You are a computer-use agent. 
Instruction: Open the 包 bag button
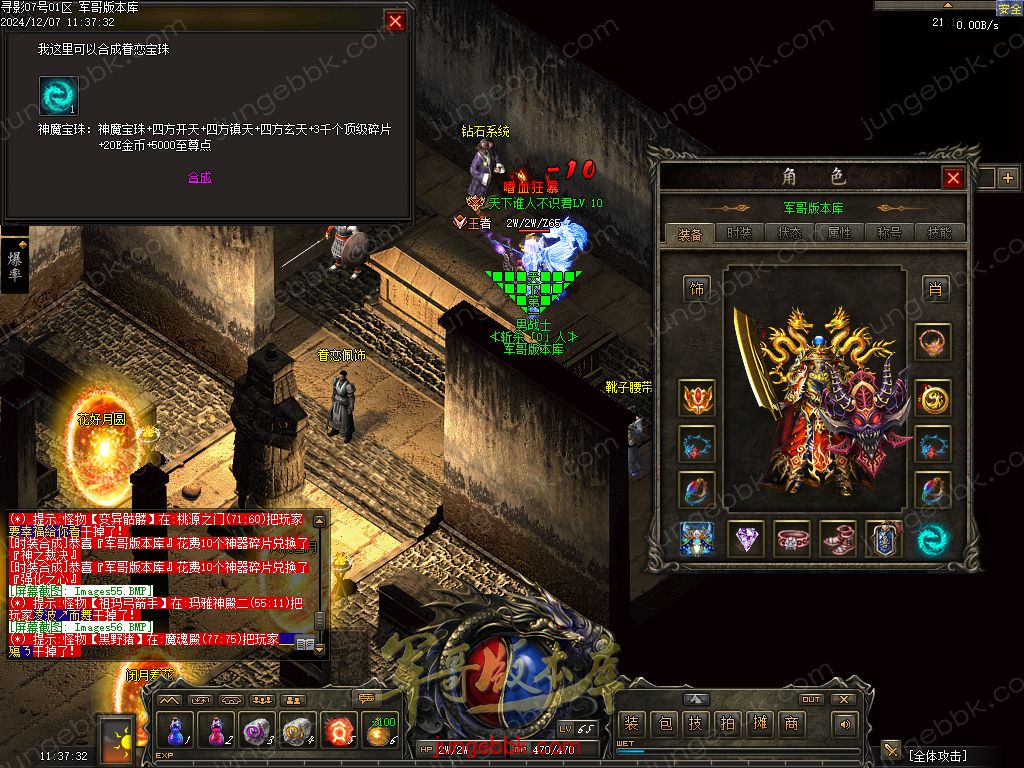point(663,724)
